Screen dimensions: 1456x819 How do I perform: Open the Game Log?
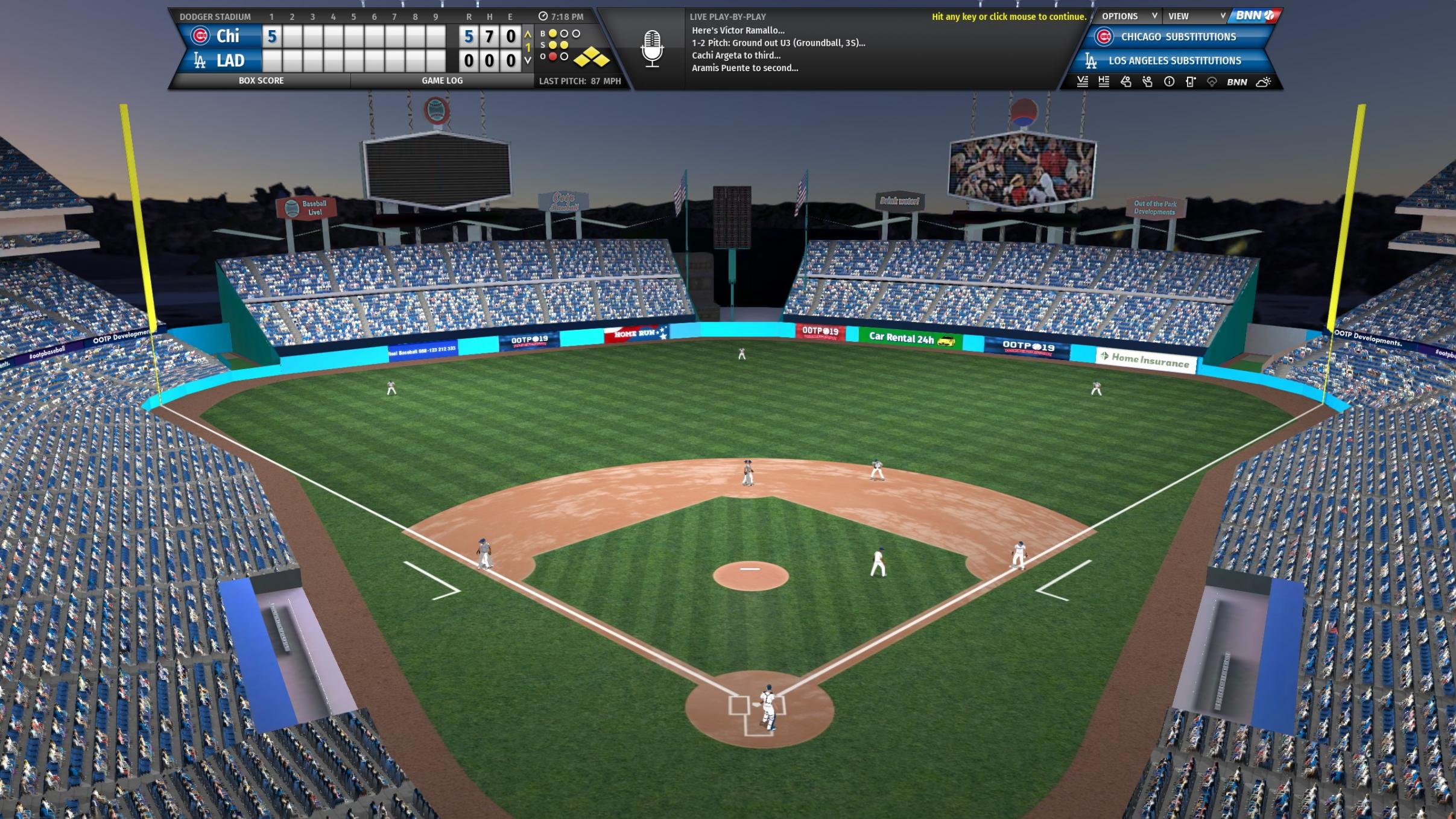pos(442,80)
